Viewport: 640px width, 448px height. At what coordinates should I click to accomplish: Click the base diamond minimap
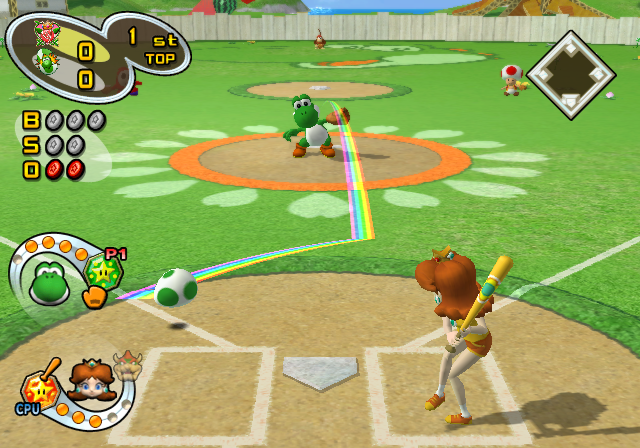[570, 77]
